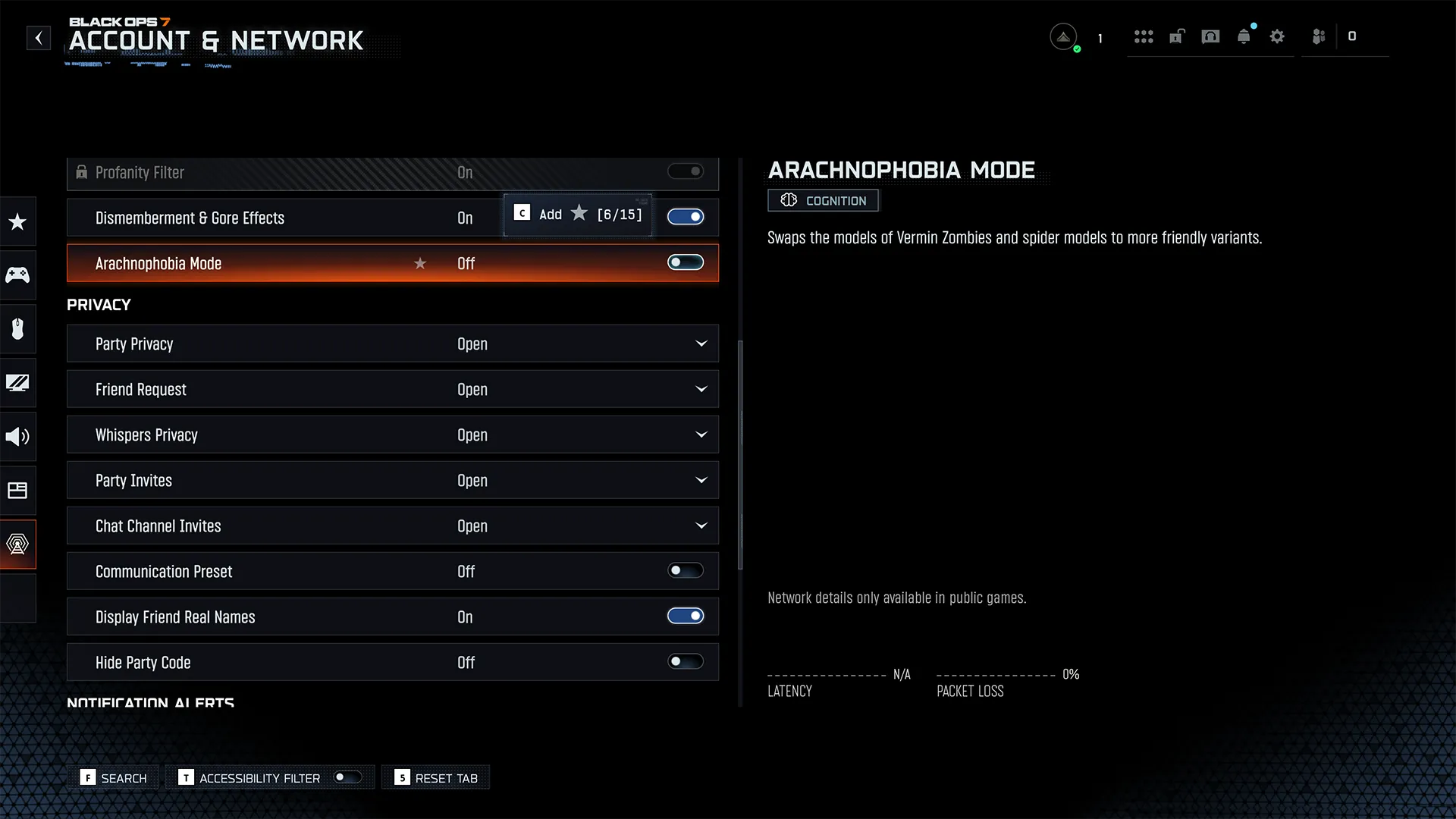Open the Interface settings tab
The width and height of the screenshot is (1456, 819).
coord(17,491)
